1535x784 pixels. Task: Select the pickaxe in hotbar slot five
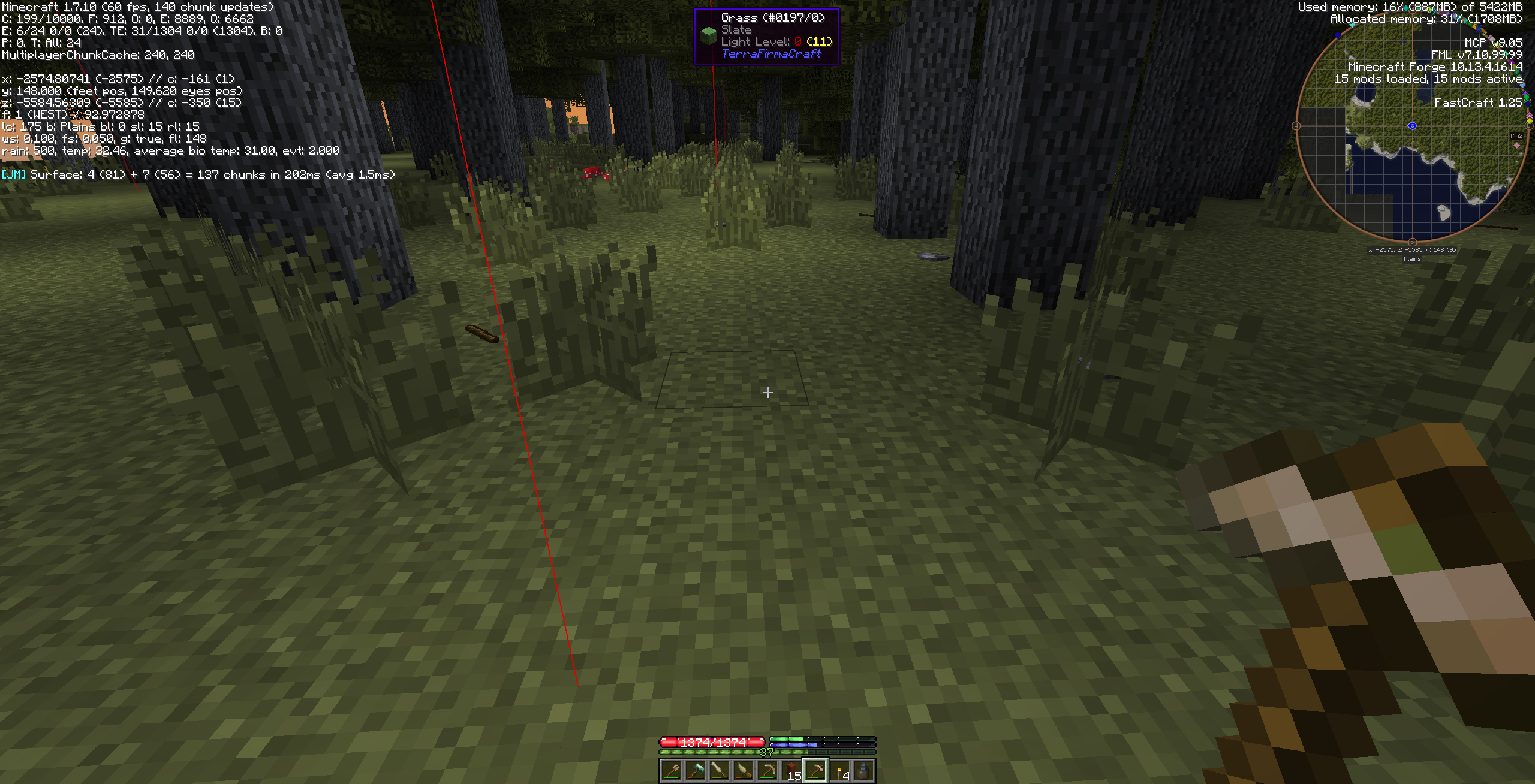[x=767, y=773]
